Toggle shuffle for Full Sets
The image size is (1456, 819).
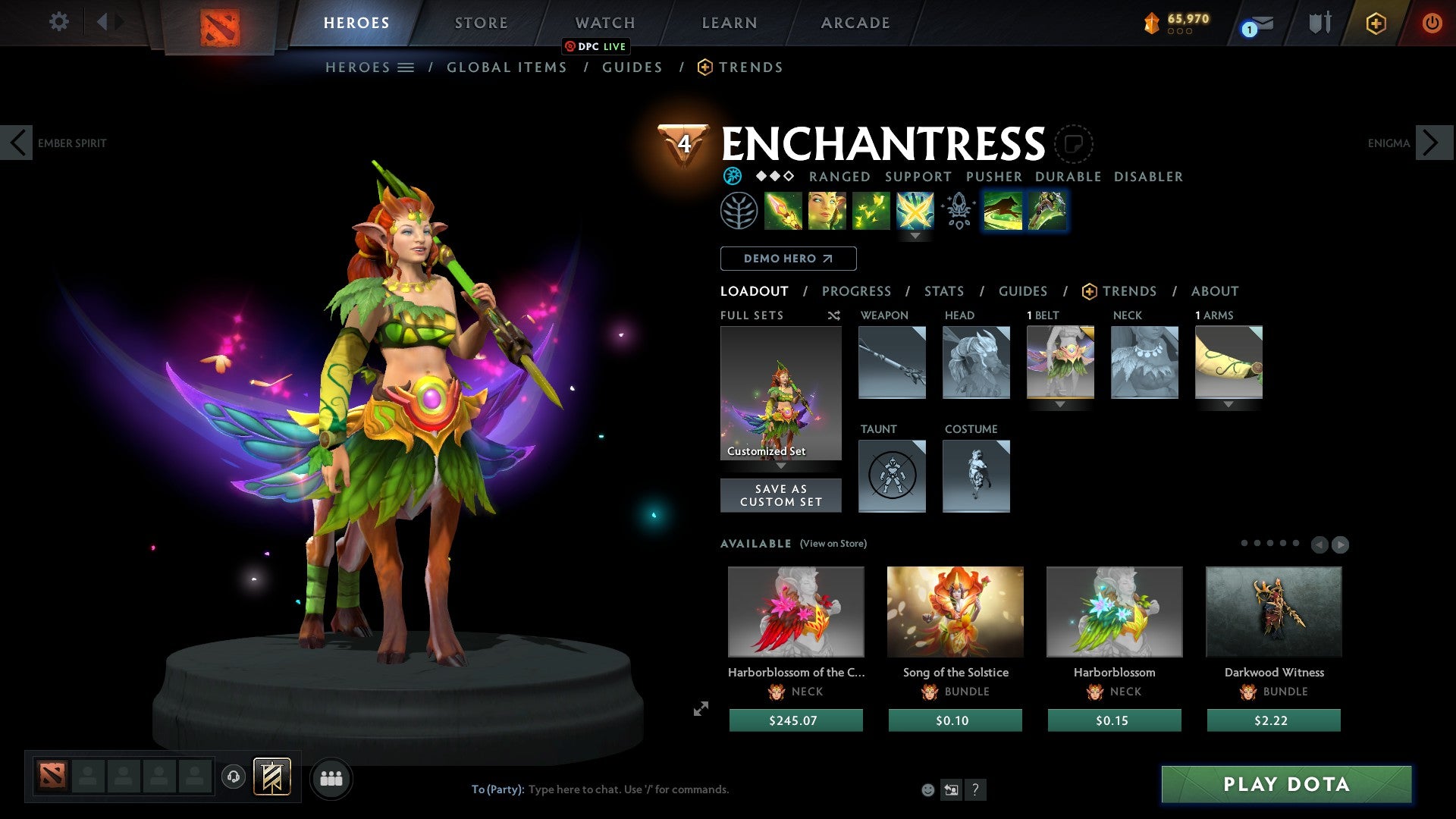click(x=834, y=315)
